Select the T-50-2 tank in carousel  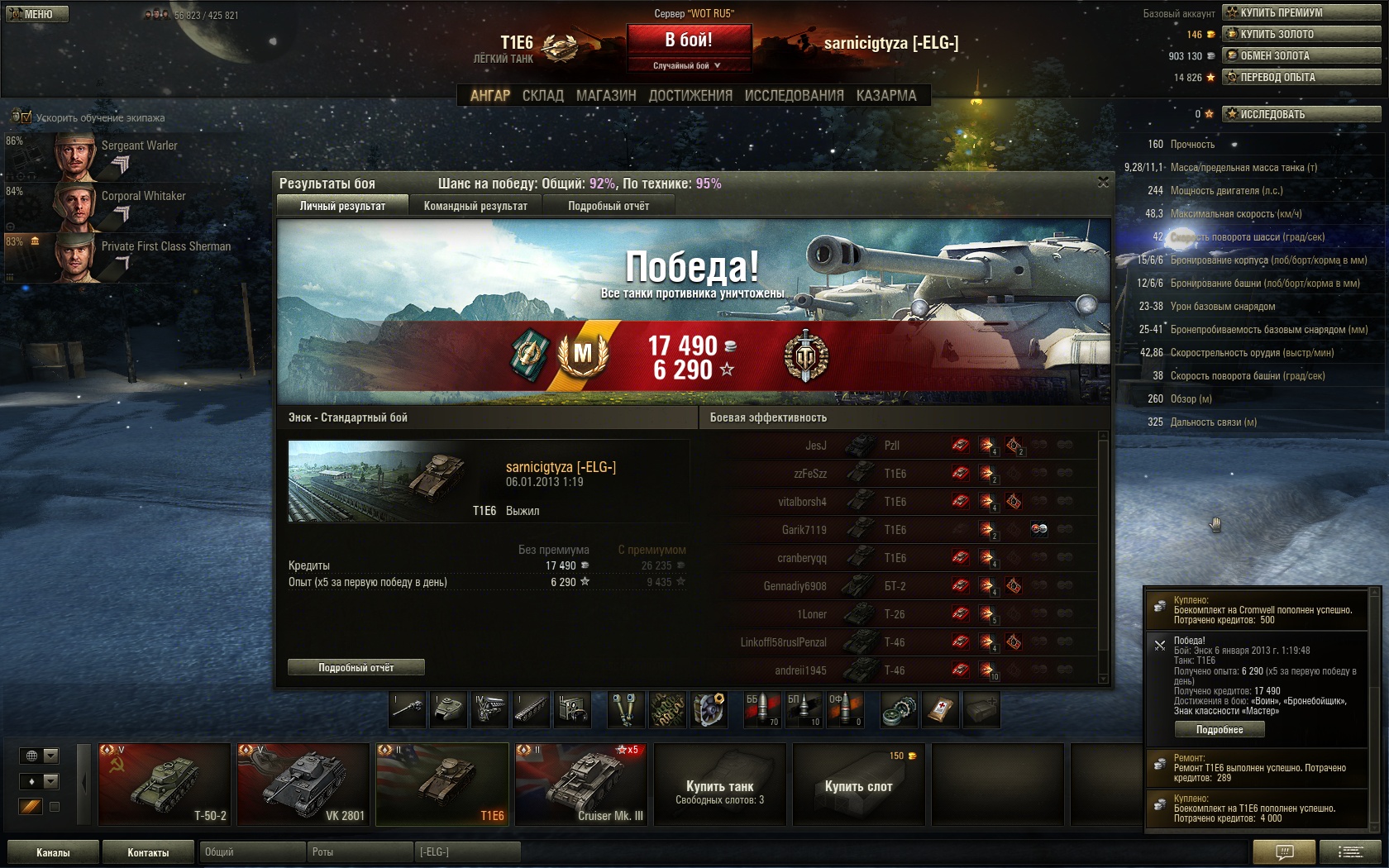click(165, 784)
